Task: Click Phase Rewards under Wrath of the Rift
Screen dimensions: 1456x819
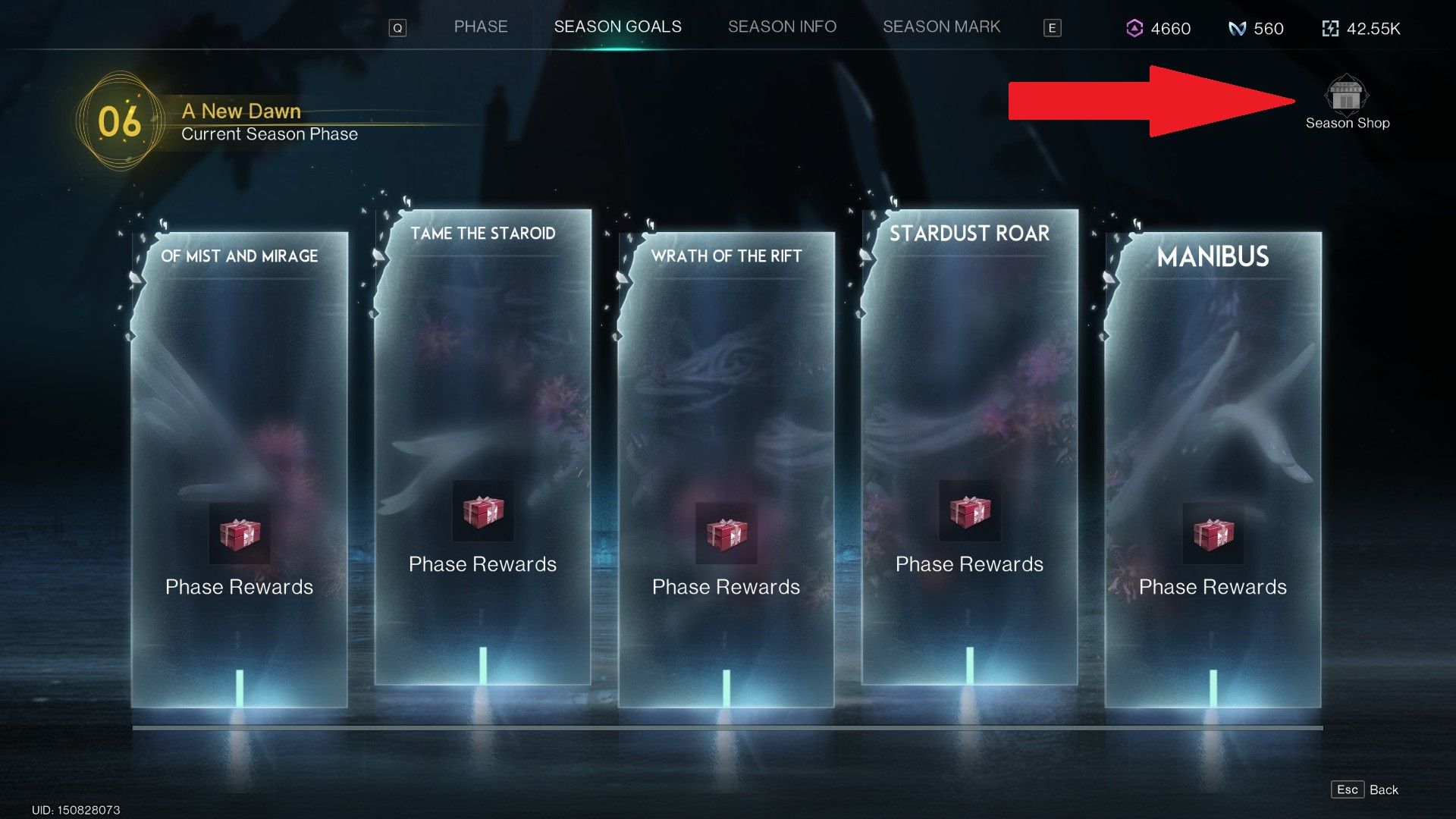Action: (726, 586)
